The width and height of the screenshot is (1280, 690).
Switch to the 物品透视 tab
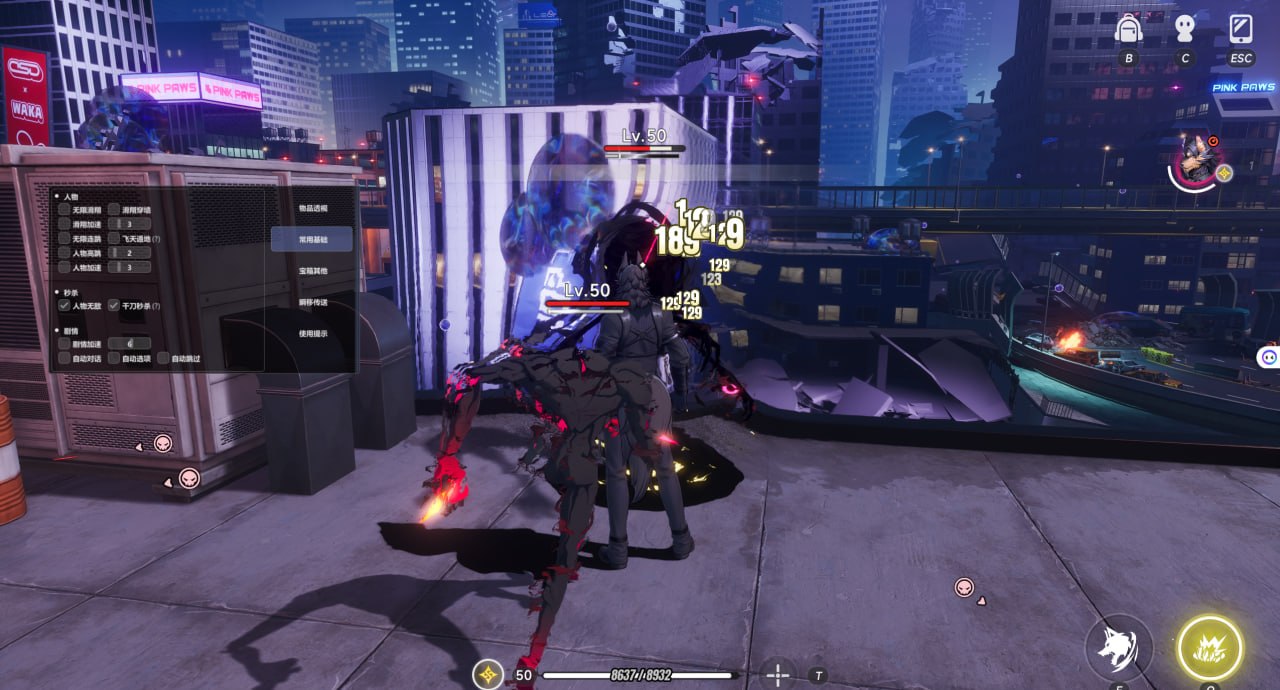point(312,208)
